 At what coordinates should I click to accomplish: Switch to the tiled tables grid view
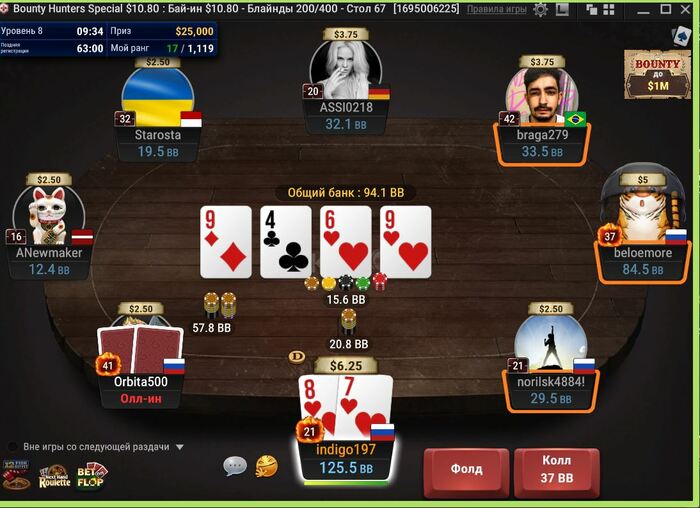(607, 9)
